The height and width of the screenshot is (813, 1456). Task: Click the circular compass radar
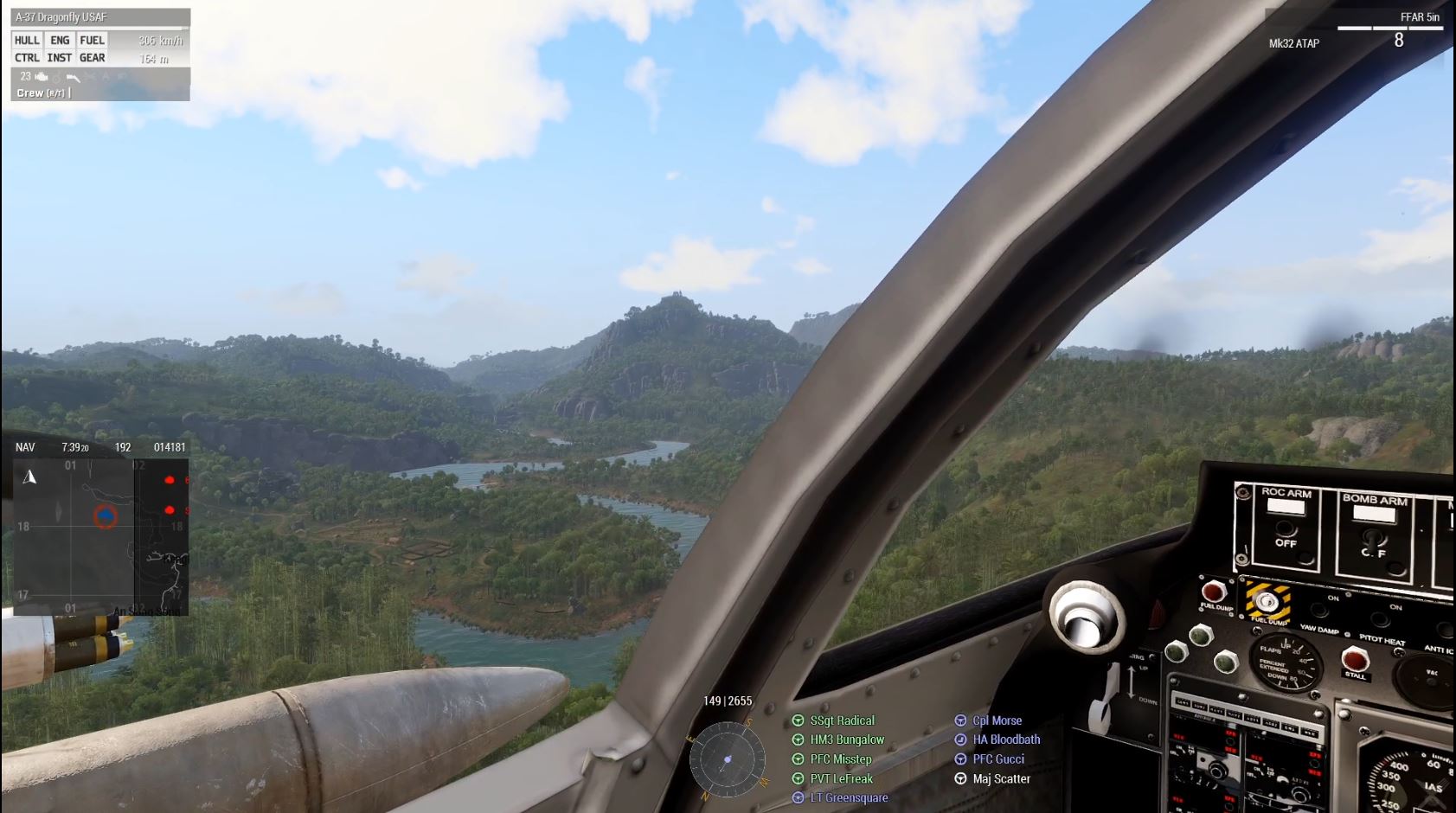point(728,759)
